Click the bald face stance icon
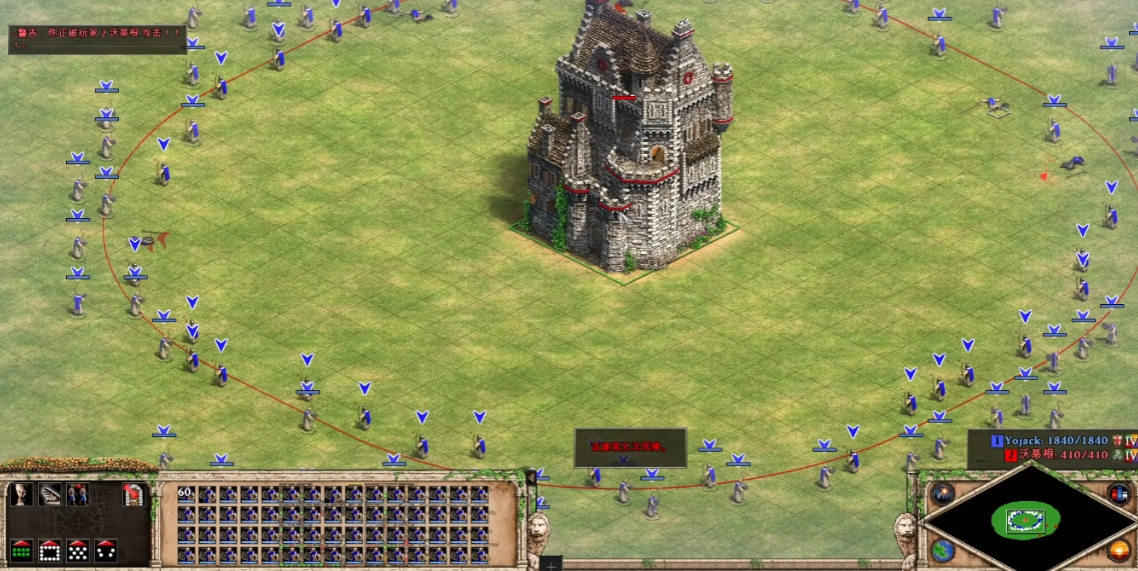The width and height of the screenshot is (1138, 571). (x=20, y=494)
